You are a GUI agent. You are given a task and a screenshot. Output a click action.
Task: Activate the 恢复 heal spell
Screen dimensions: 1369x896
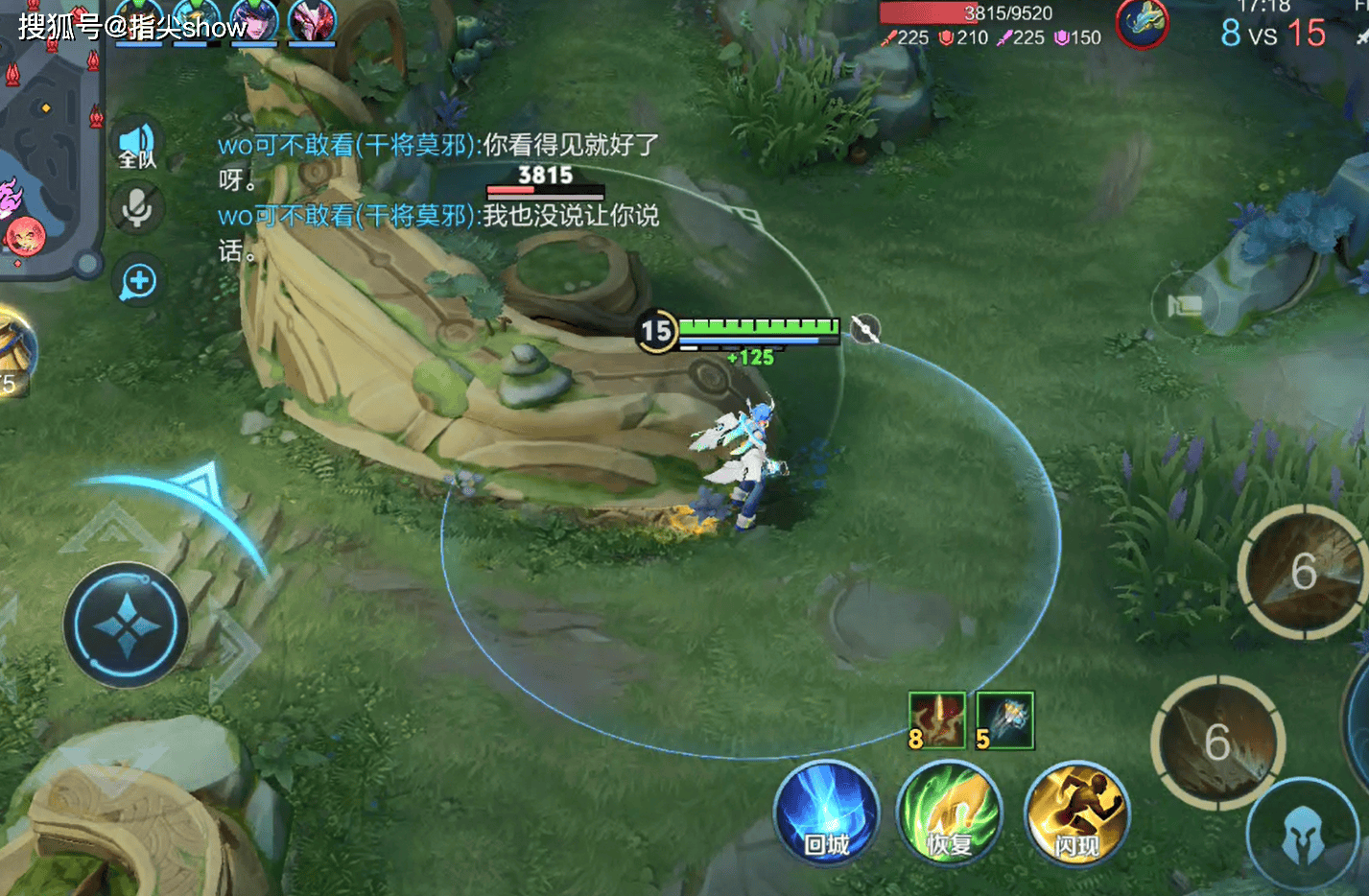[949, 813]
